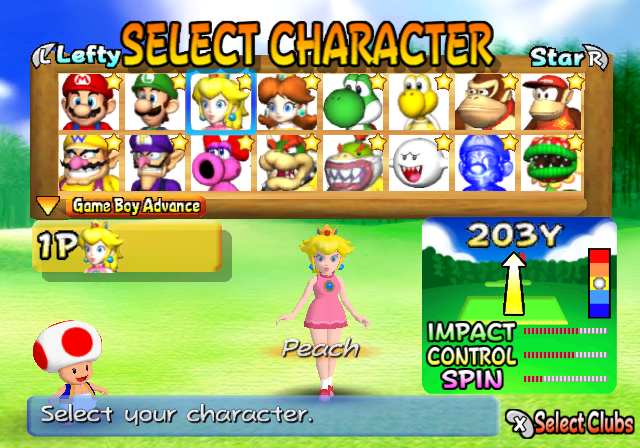This screenshot has height=448, width=640.
Task: Select the Boo character portrait
Action: [418, 162]
